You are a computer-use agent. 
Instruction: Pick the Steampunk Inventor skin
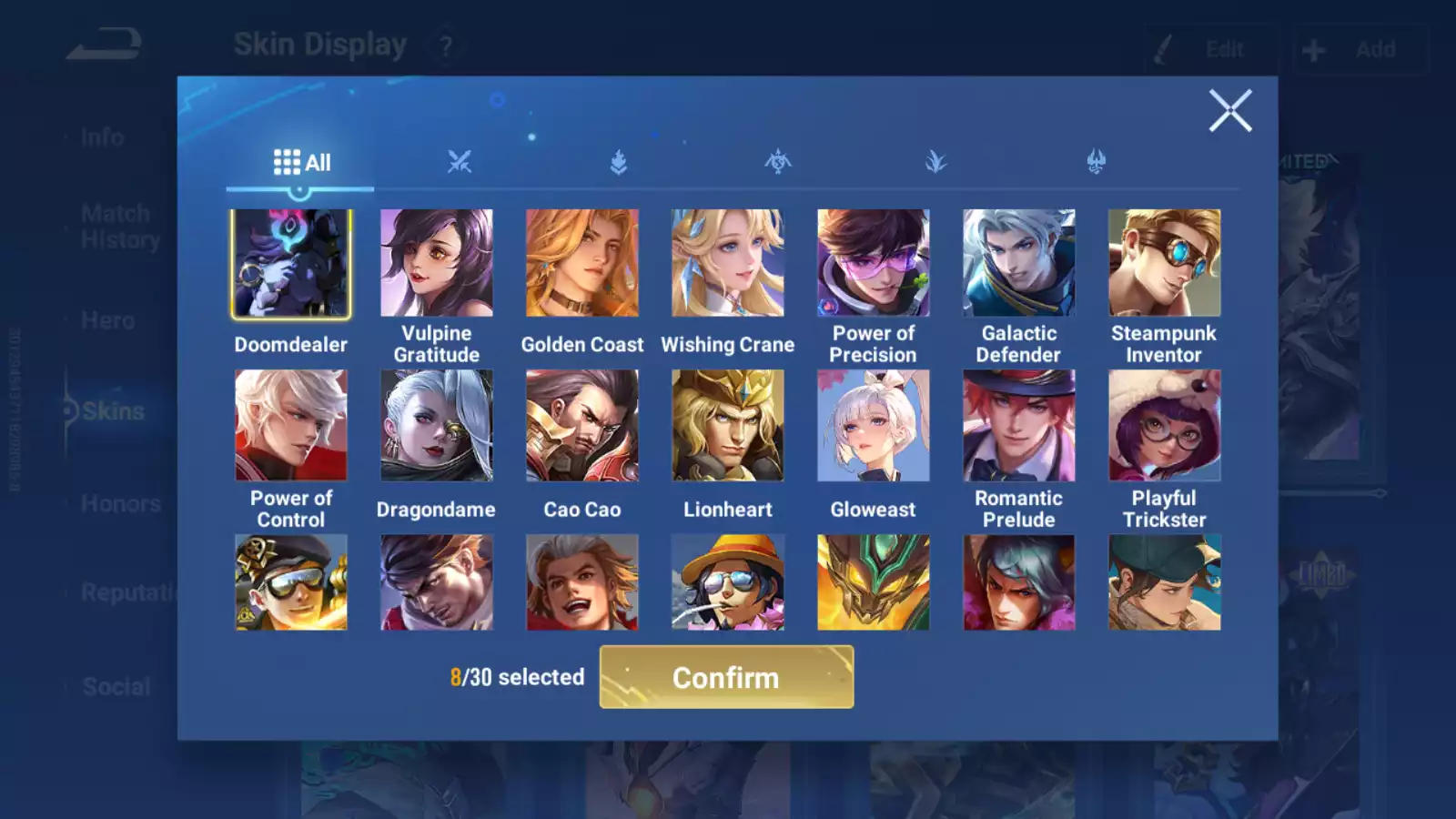(1165, 264)
